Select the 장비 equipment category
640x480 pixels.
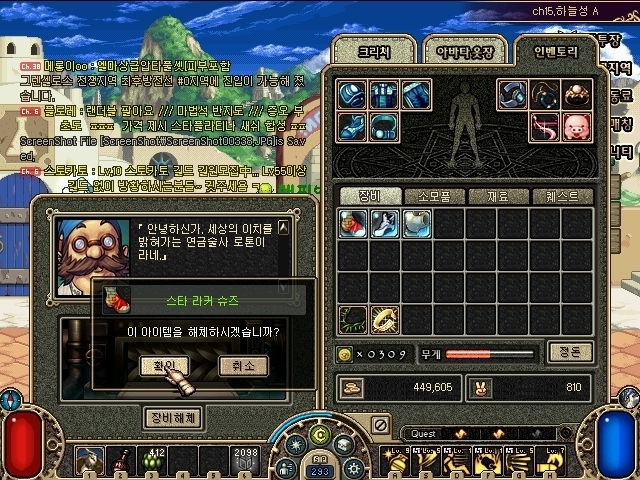coord(369,196)
